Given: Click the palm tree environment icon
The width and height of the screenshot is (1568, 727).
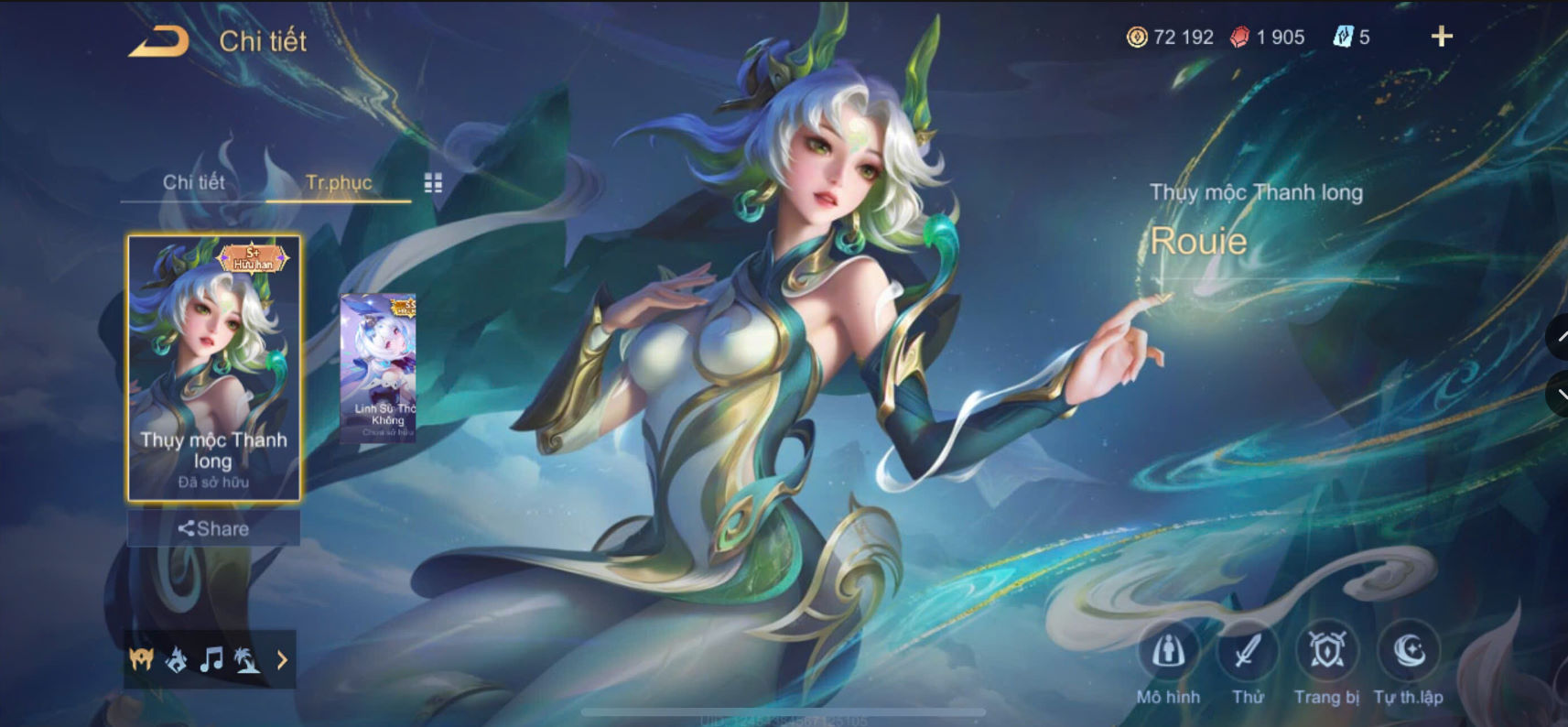Looking at the screenshot, I should [x=249, y=659].
